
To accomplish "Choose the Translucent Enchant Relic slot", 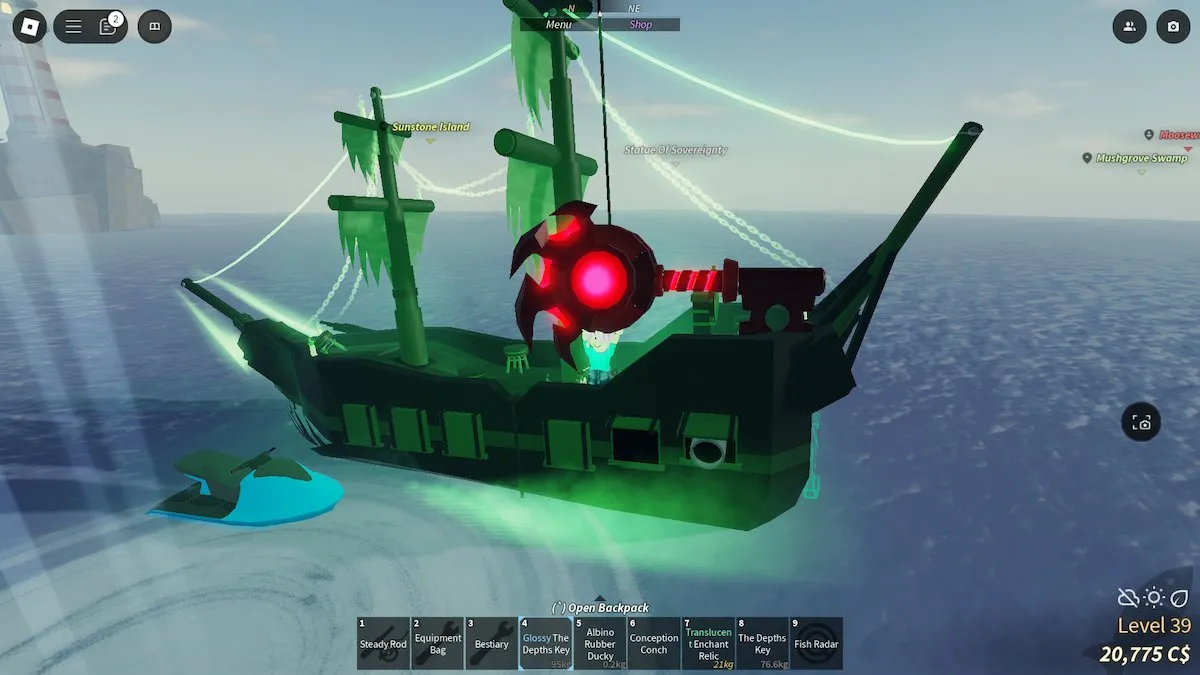I will click(x=708, y=643).
